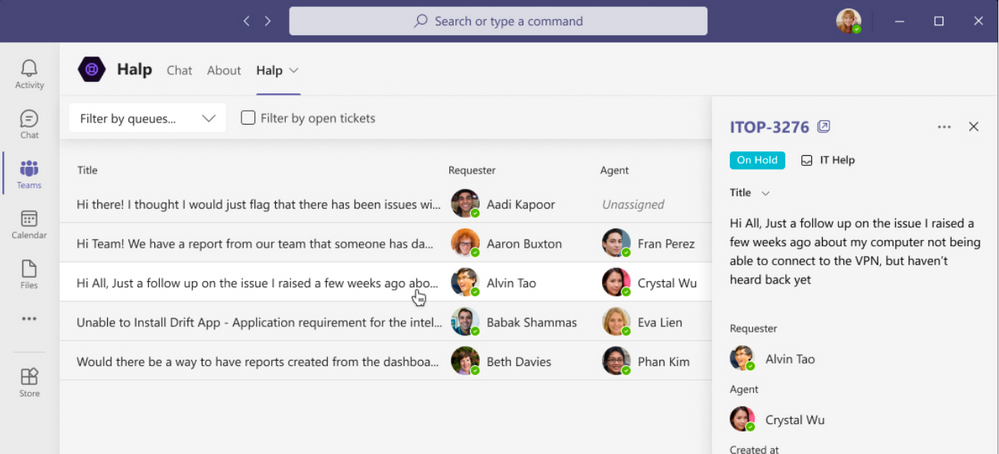This screenshot has width=999, height=454.
Task: Open the Chat tab next to Halp
Action: 179,70
